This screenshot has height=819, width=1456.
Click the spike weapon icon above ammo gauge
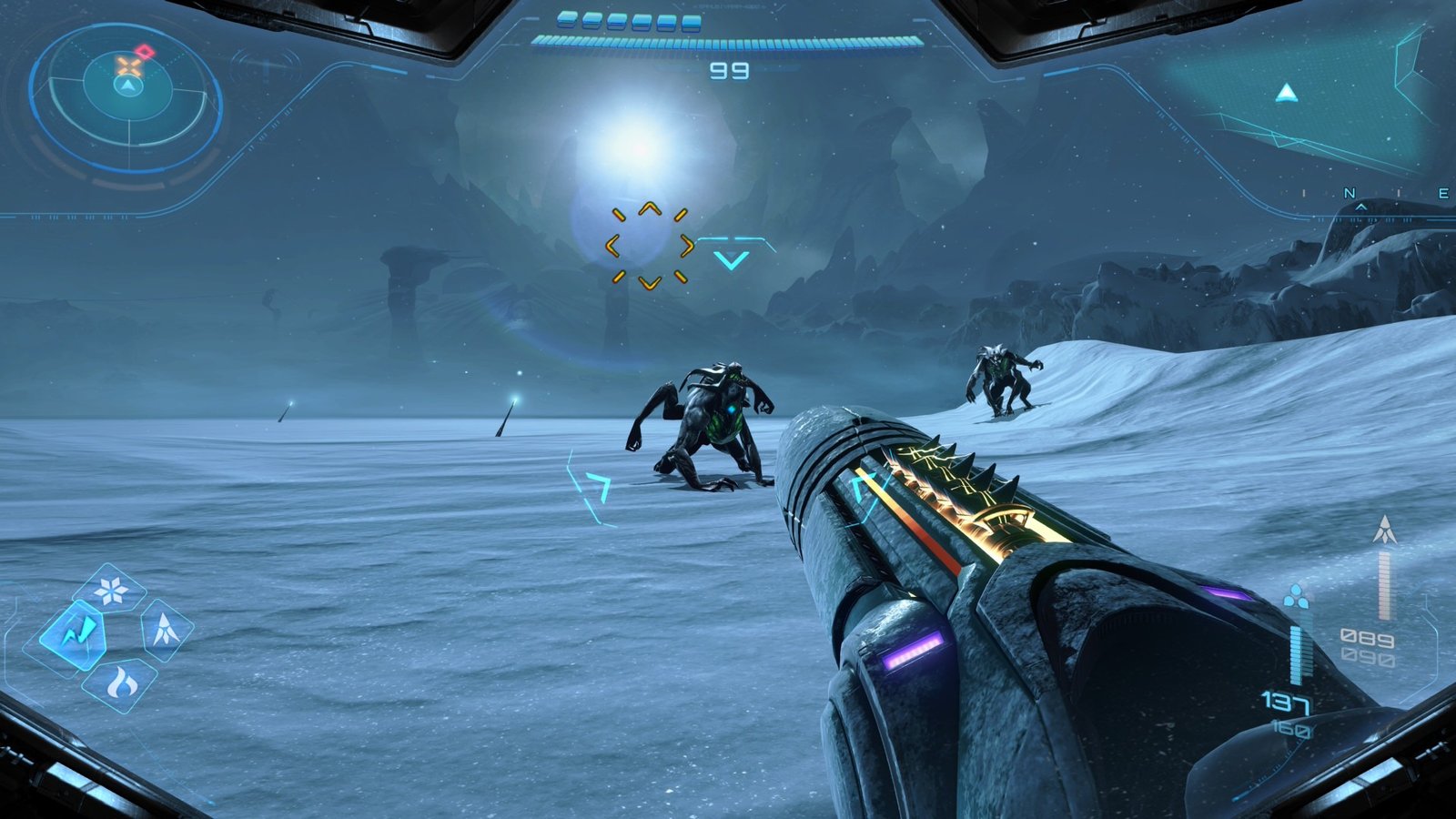click(x=1384, y=530)
